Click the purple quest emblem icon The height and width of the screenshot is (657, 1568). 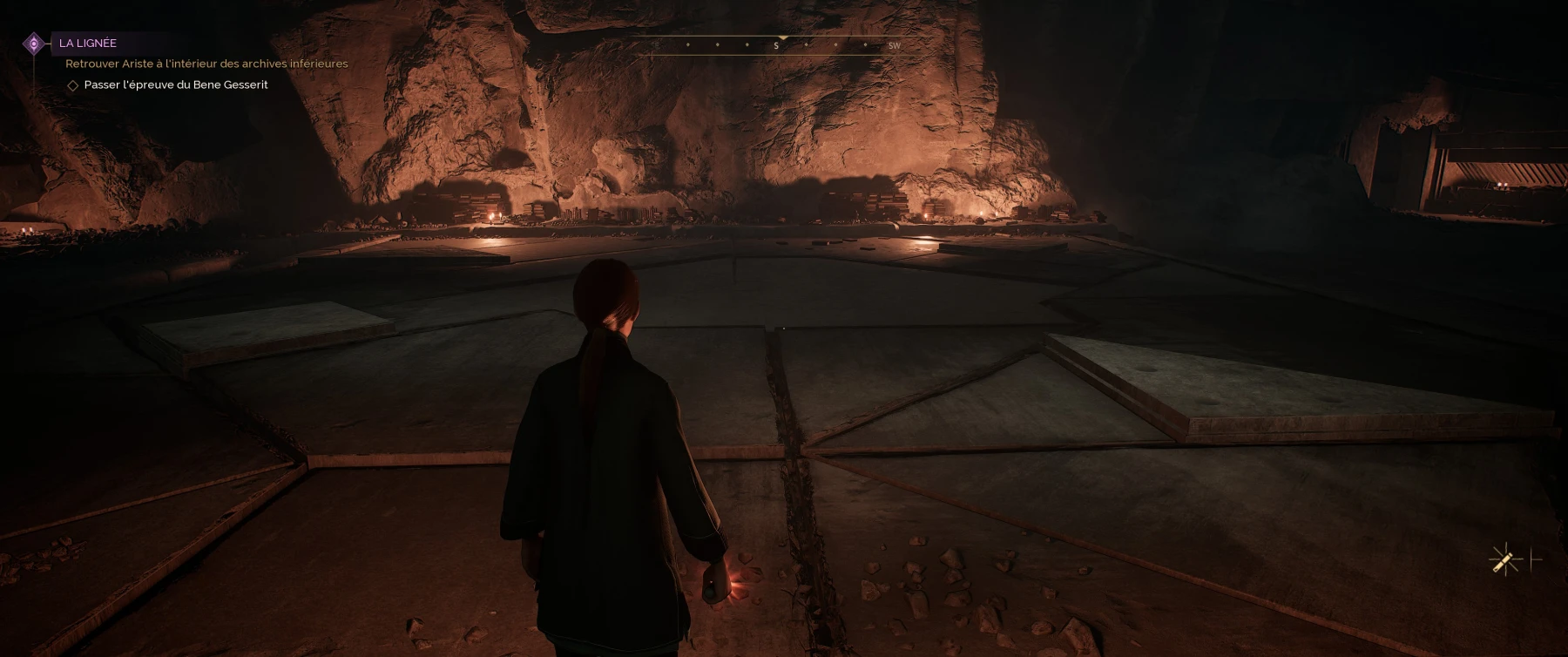(34, 43)
